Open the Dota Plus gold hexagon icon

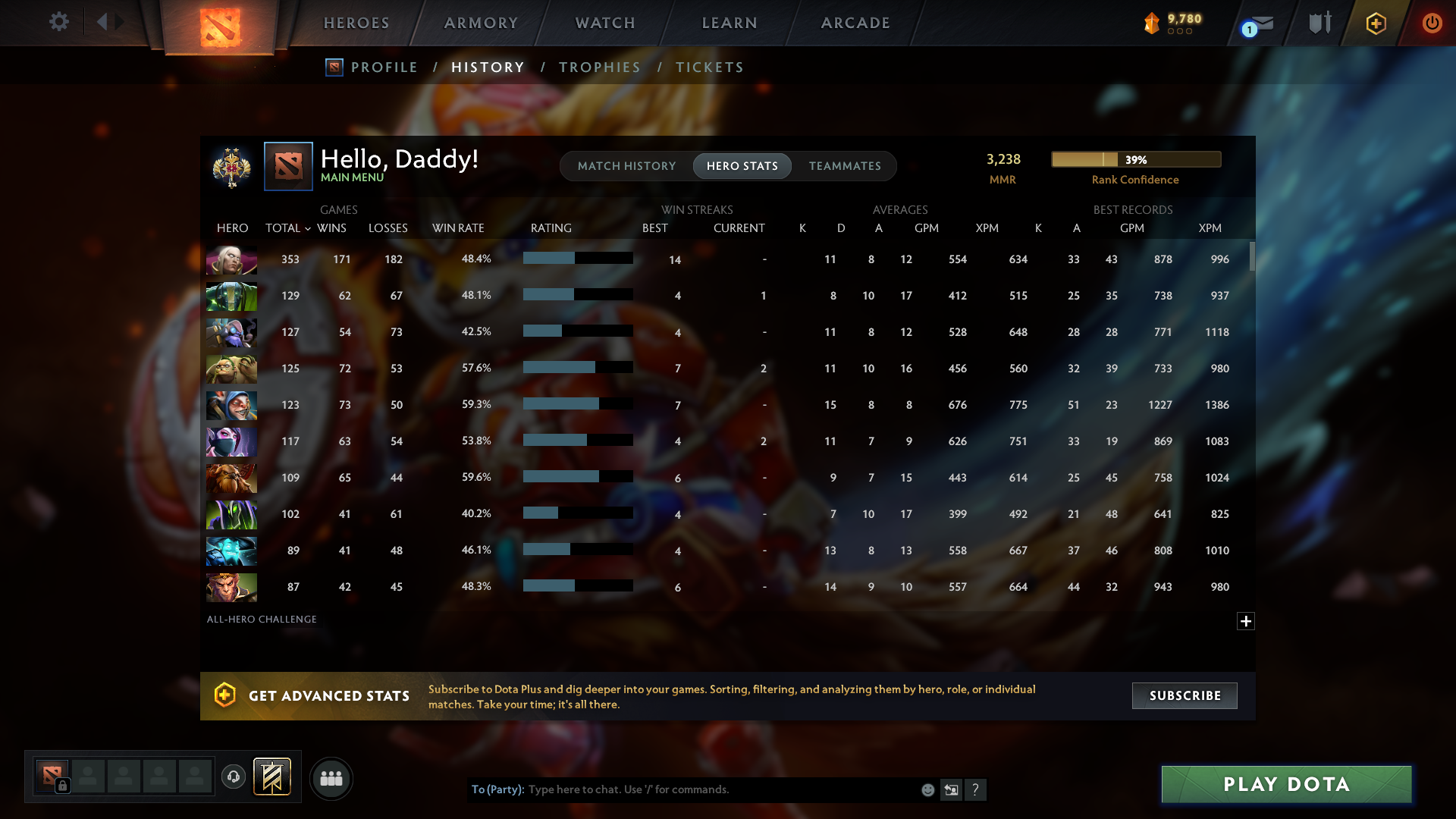(1375, 23)
